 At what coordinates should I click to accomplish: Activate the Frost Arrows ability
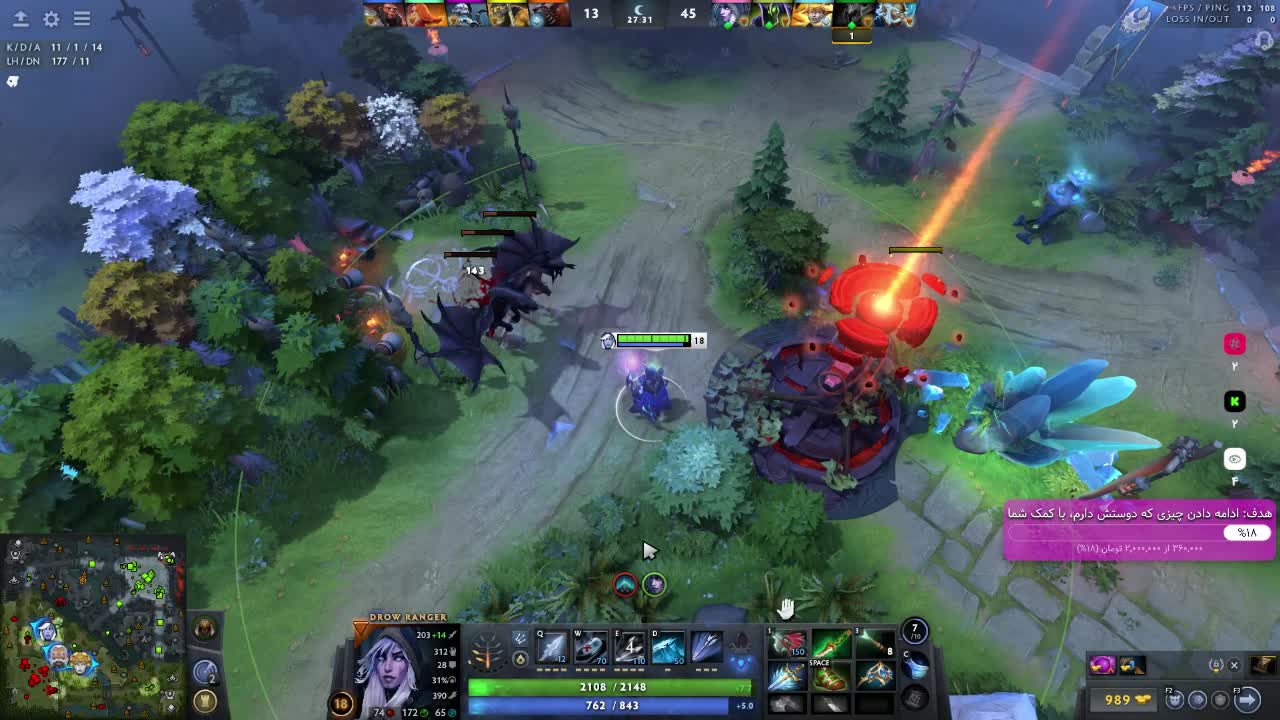pos(552,649)
